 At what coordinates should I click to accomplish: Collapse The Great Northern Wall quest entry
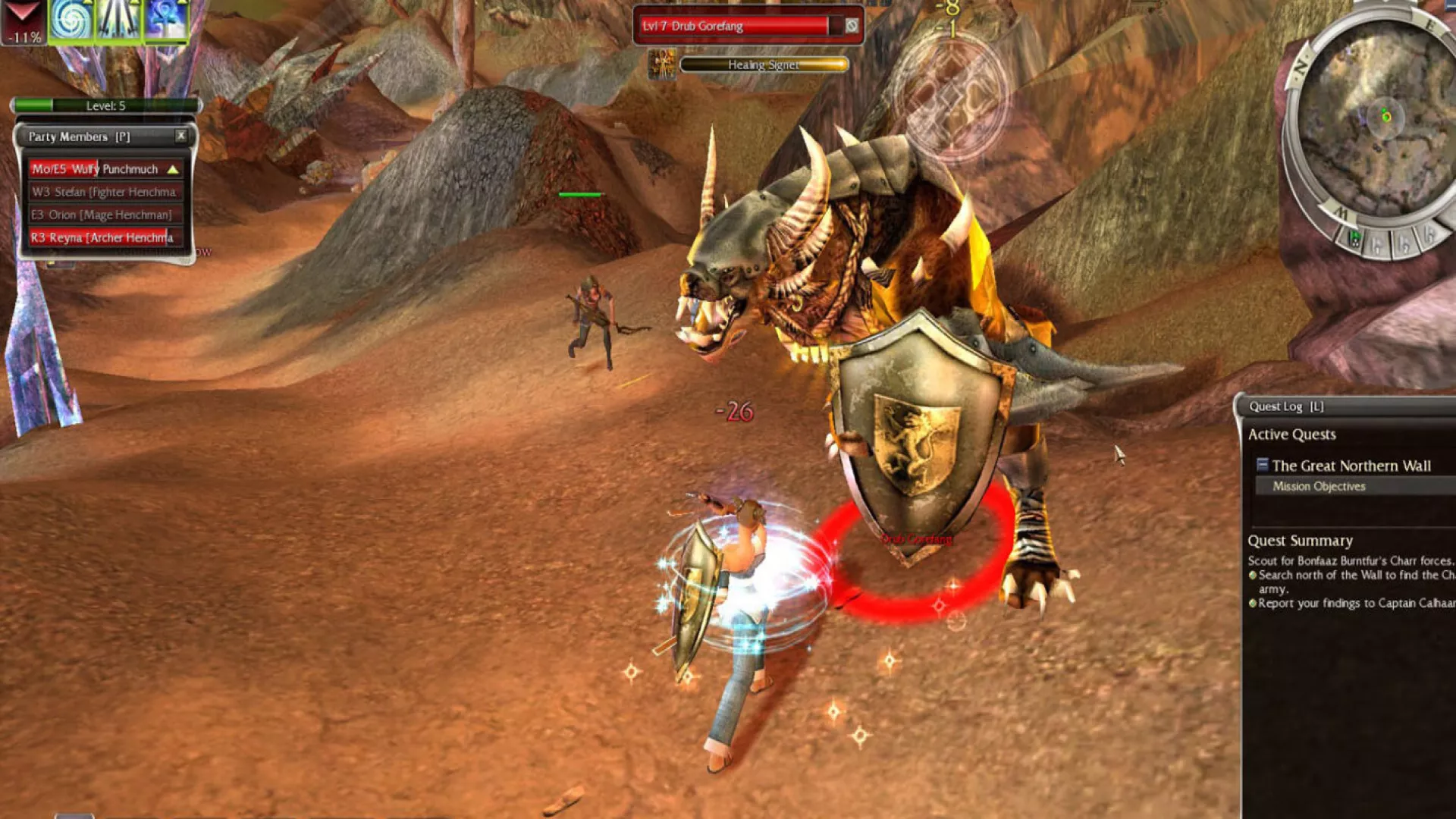(1262, 465)
